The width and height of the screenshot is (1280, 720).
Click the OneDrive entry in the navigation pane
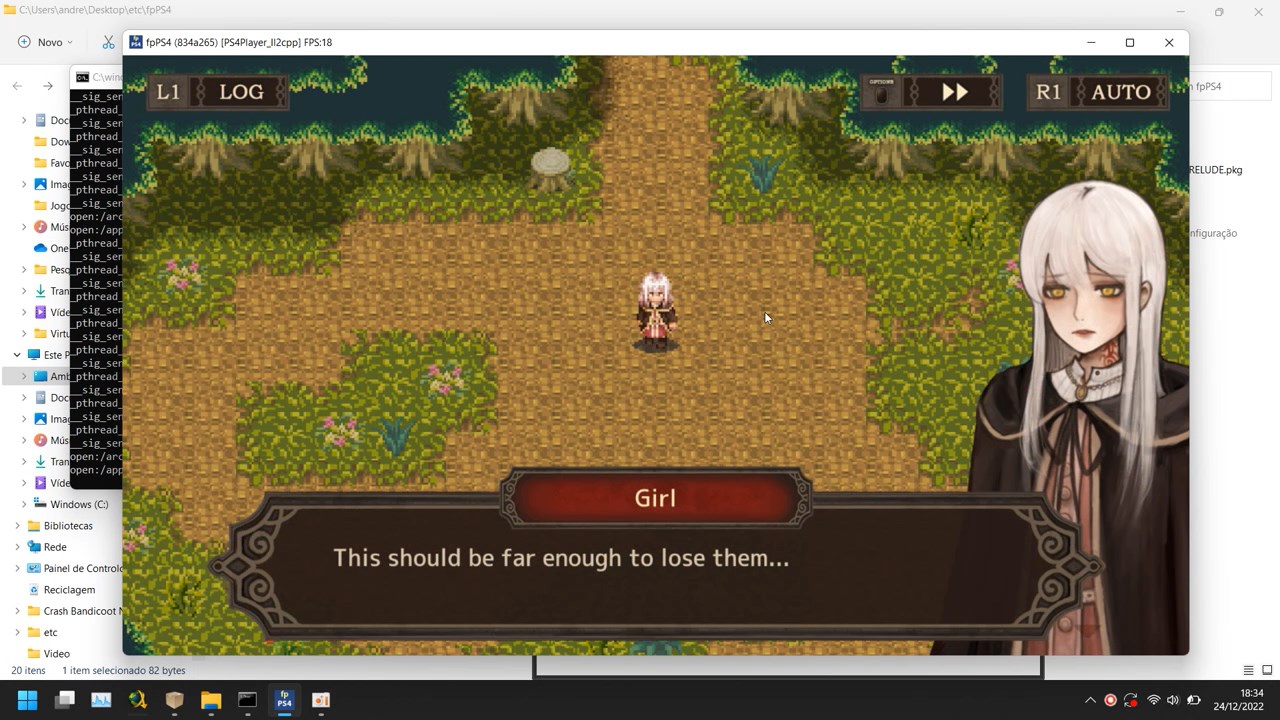(x=57, y=247)
